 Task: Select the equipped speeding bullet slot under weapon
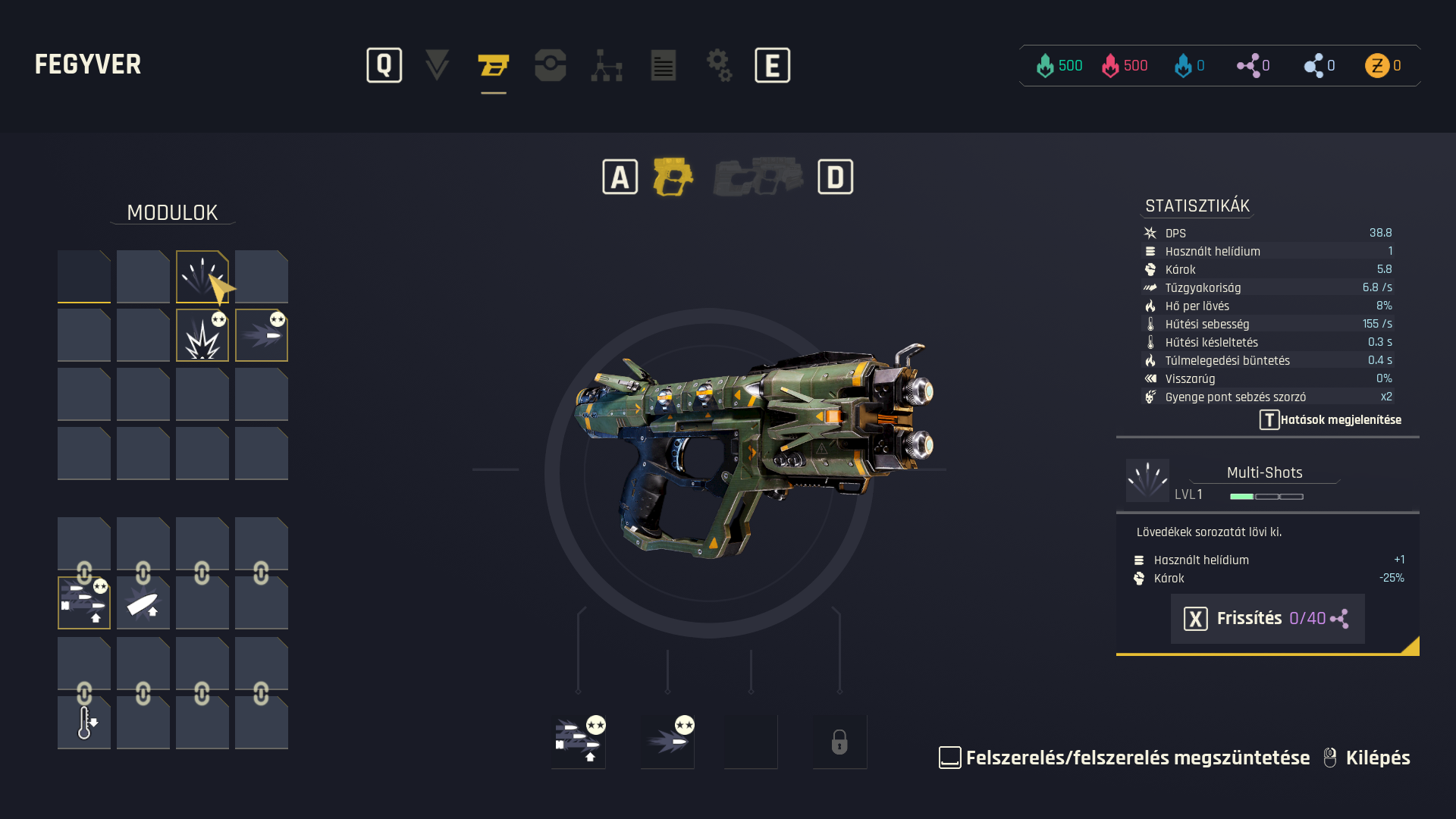667,741
